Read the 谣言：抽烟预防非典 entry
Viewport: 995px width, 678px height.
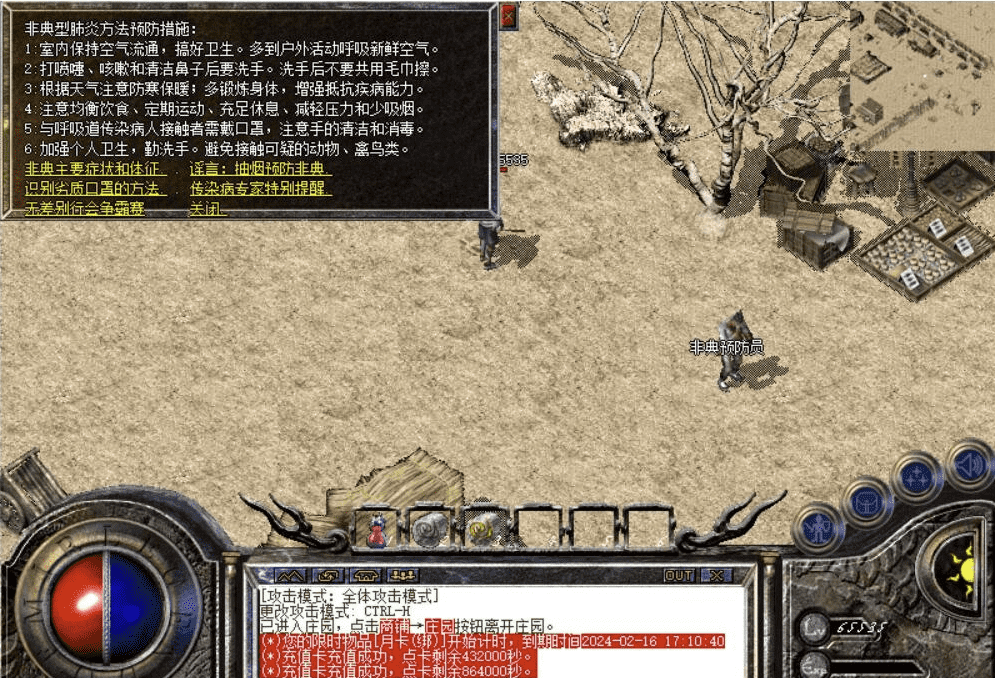260,169
